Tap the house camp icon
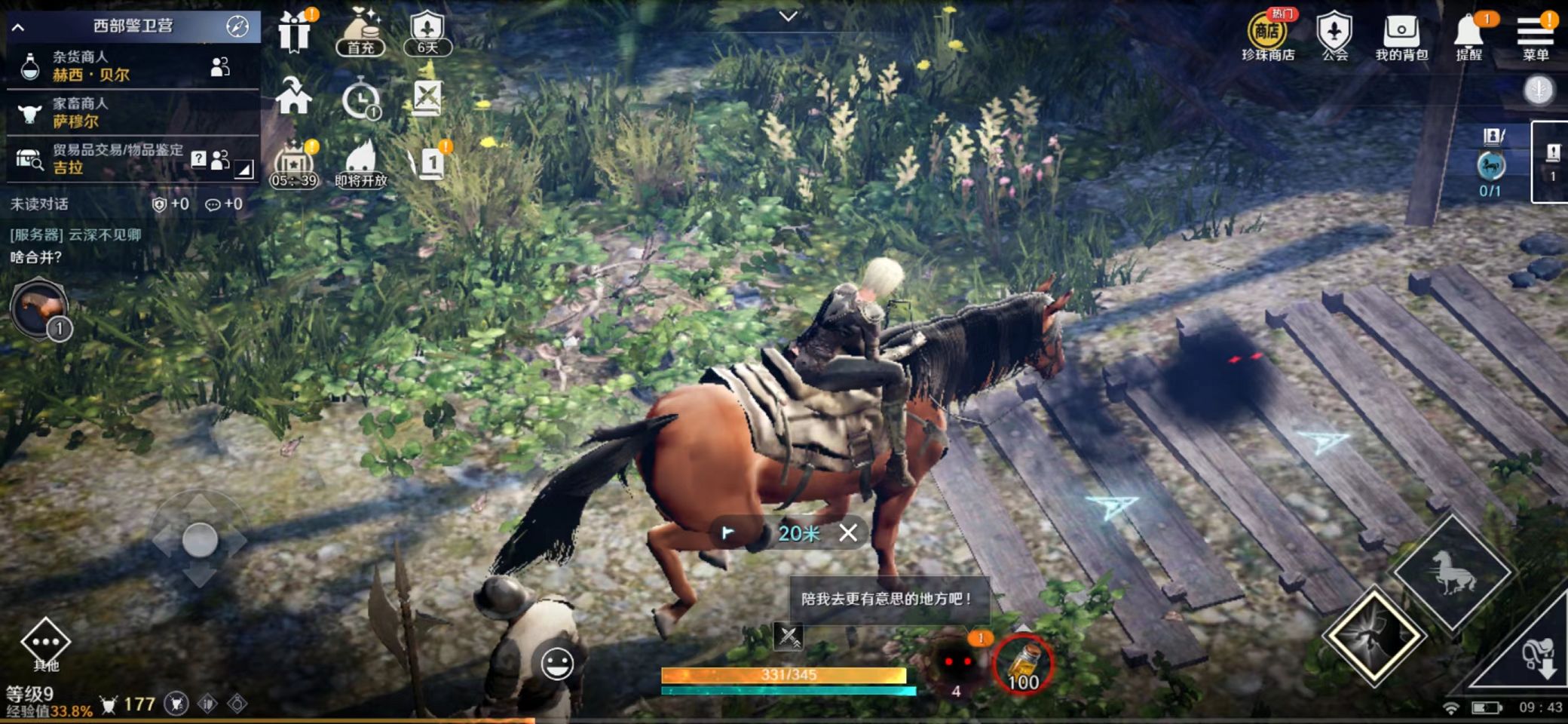1568x724 pixels. click(x=293, y=97)
